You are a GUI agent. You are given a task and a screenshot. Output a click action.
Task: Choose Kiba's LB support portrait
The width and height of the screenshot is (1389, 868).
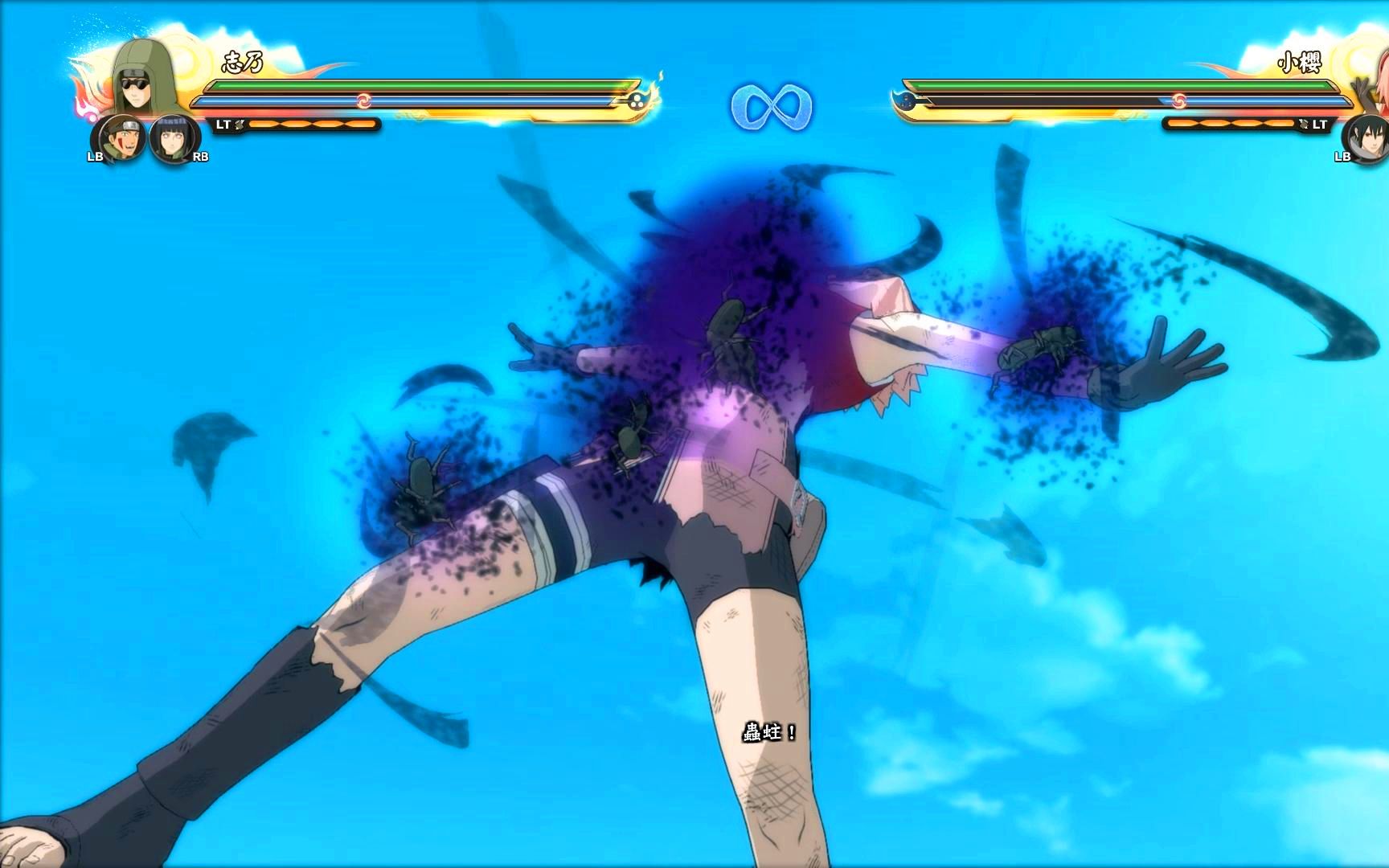pos(121,137)
